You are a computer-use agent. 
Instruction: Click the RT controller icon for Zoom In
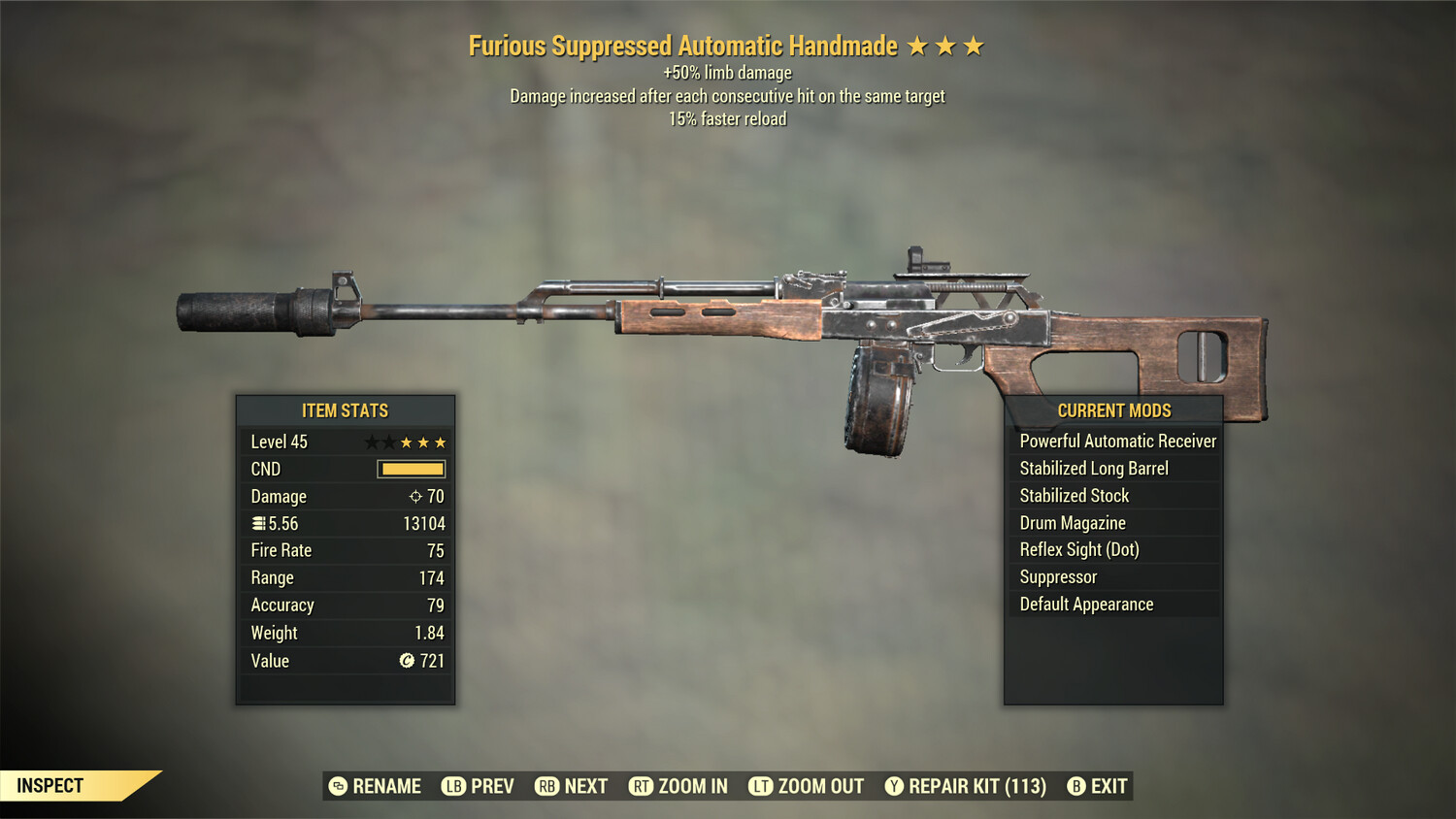click(642, 786)
